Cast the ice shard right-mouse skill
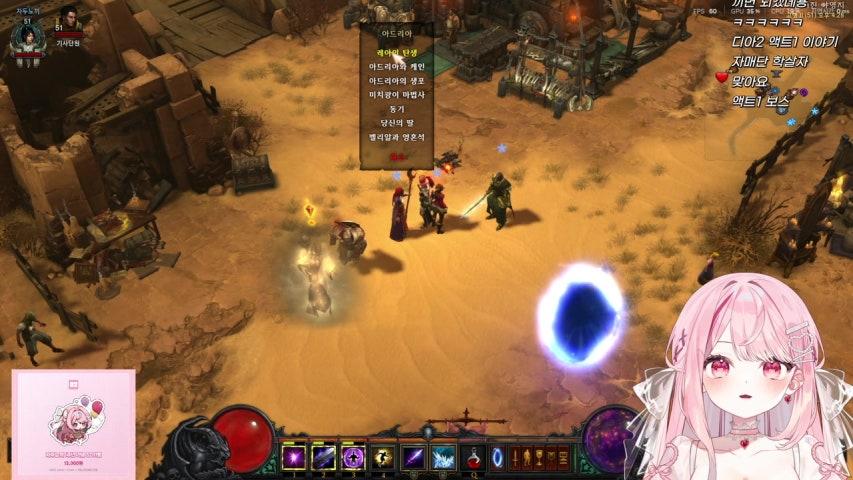The width and height of the screenshot is (853, 480). pos(443,458)
